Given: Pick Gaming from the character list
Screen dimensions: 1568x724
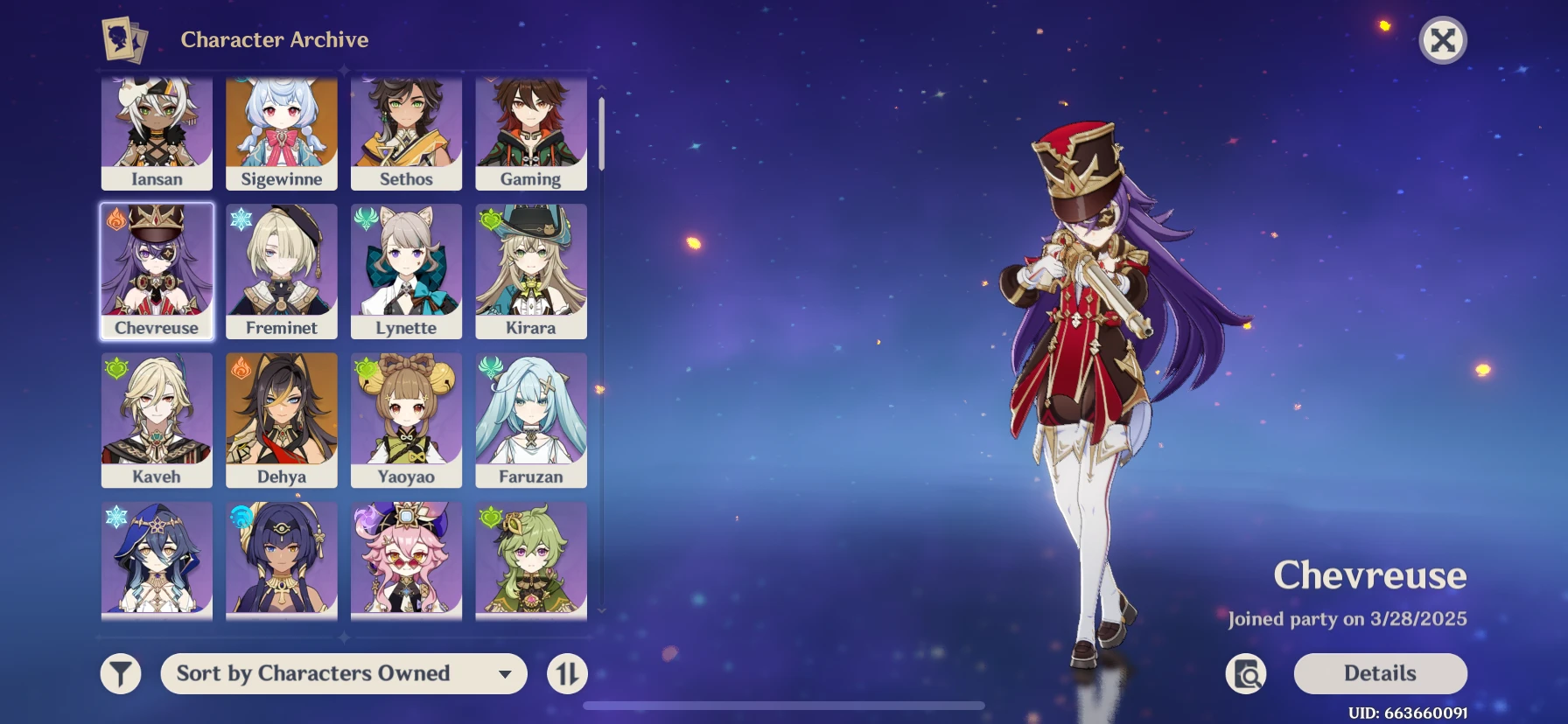Looking at the screenshot, I should click(x=531, y=133).
